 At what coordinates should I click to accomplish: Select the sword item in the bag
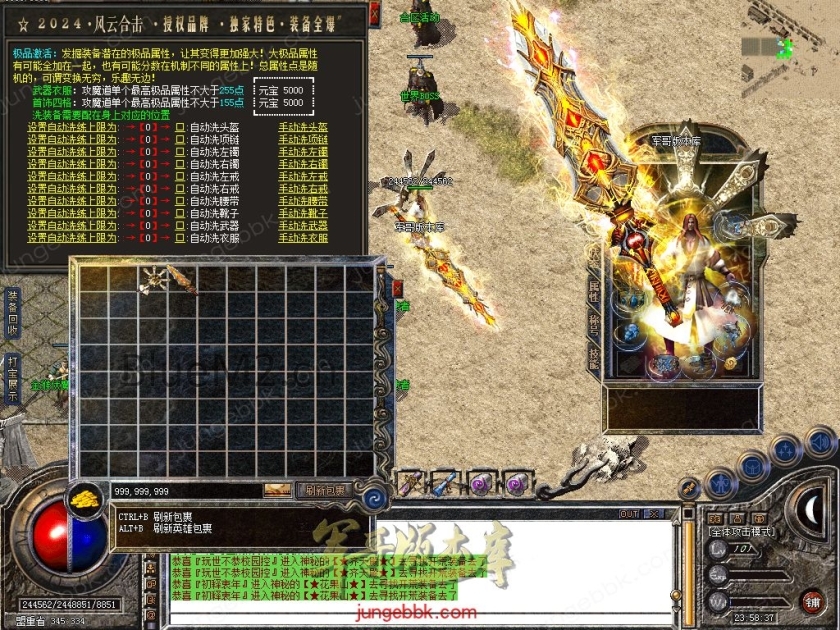(x=183, y=279)
